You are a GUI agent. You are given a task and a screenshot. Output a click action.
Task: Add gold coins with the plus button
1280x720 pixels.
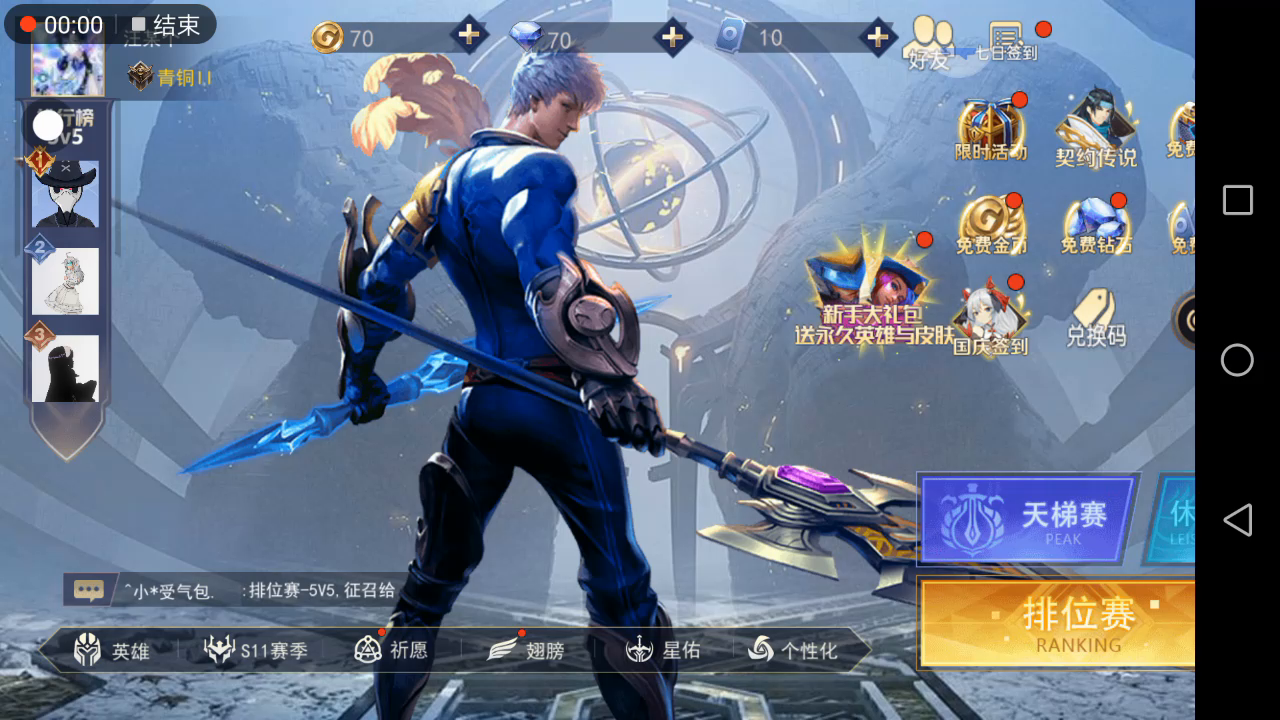tap(468, 37)
